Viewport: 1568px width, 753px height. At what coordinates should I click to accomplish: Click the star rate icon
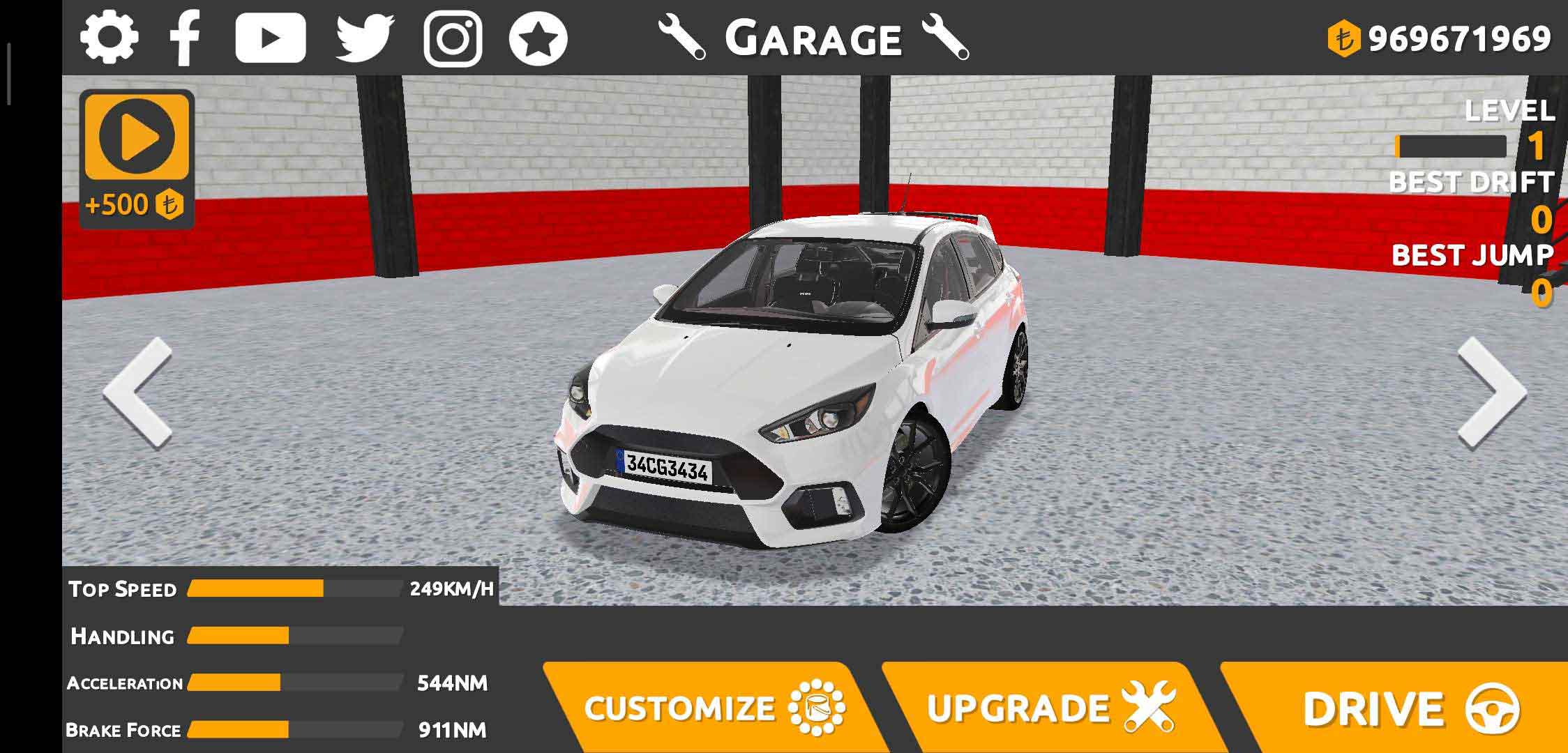pos(538,39)
